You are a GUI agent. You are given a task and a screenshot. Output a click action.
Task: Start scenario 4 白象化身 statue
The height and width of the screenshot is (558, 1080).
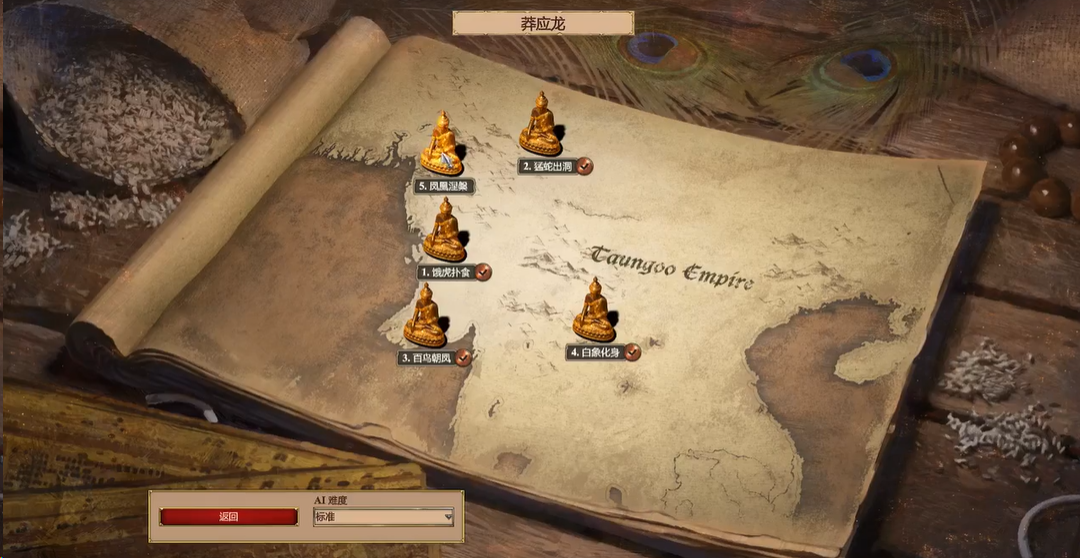594,310
